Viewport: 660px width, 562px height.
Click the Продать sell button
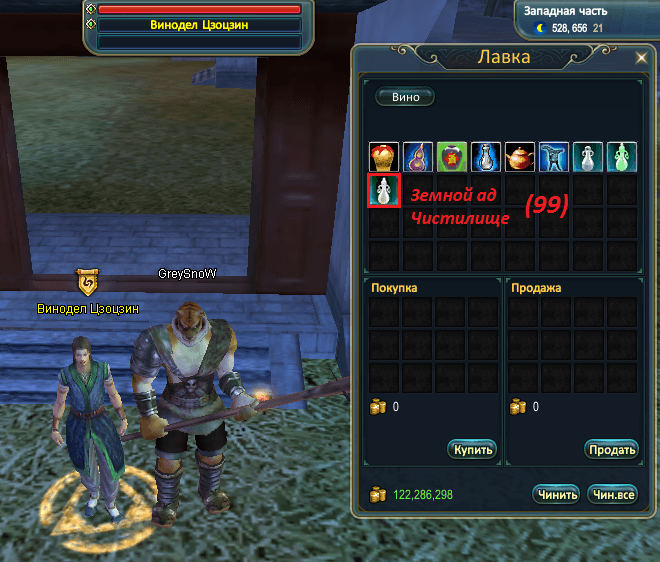pyautogui.click(x=611, y=450)
